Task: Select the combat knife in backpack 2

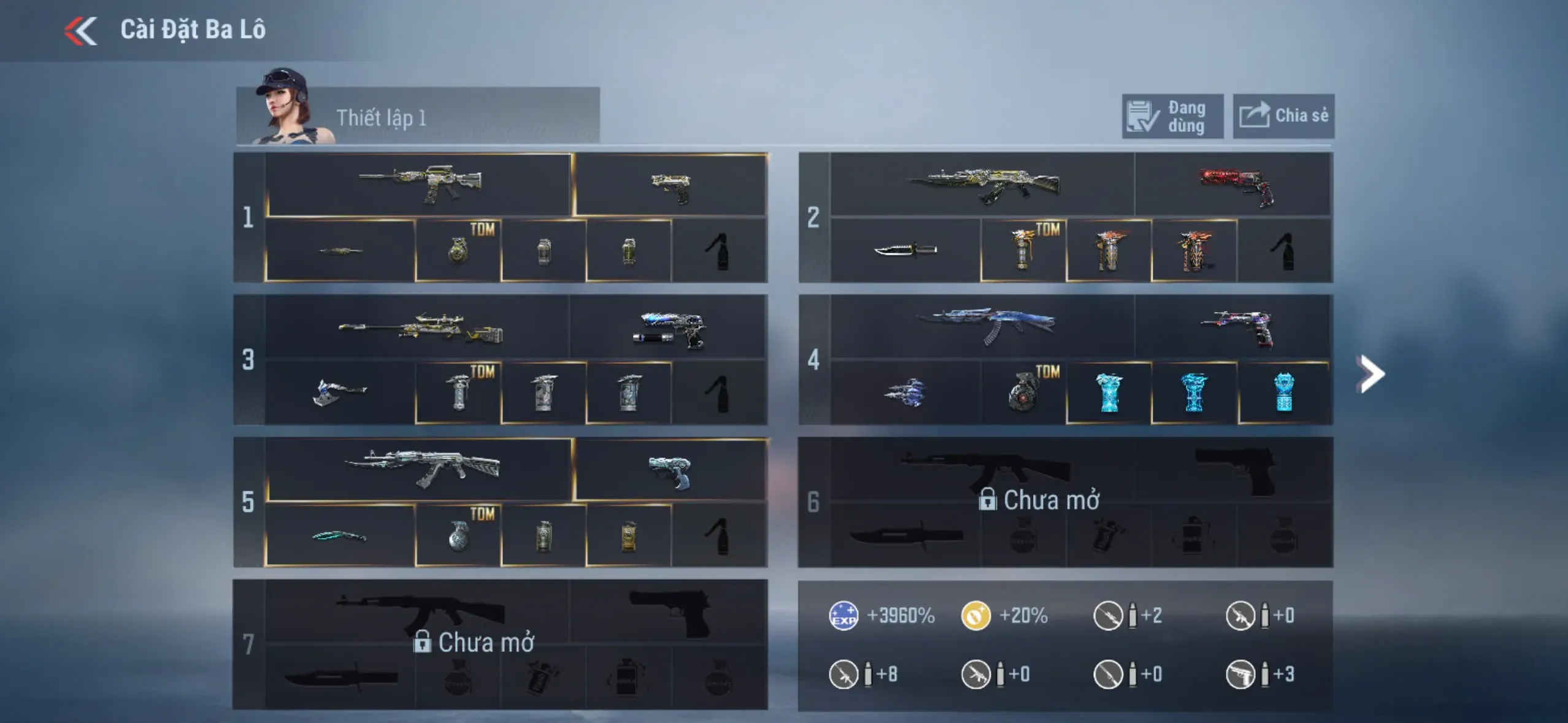Action: tap(905, 250)
